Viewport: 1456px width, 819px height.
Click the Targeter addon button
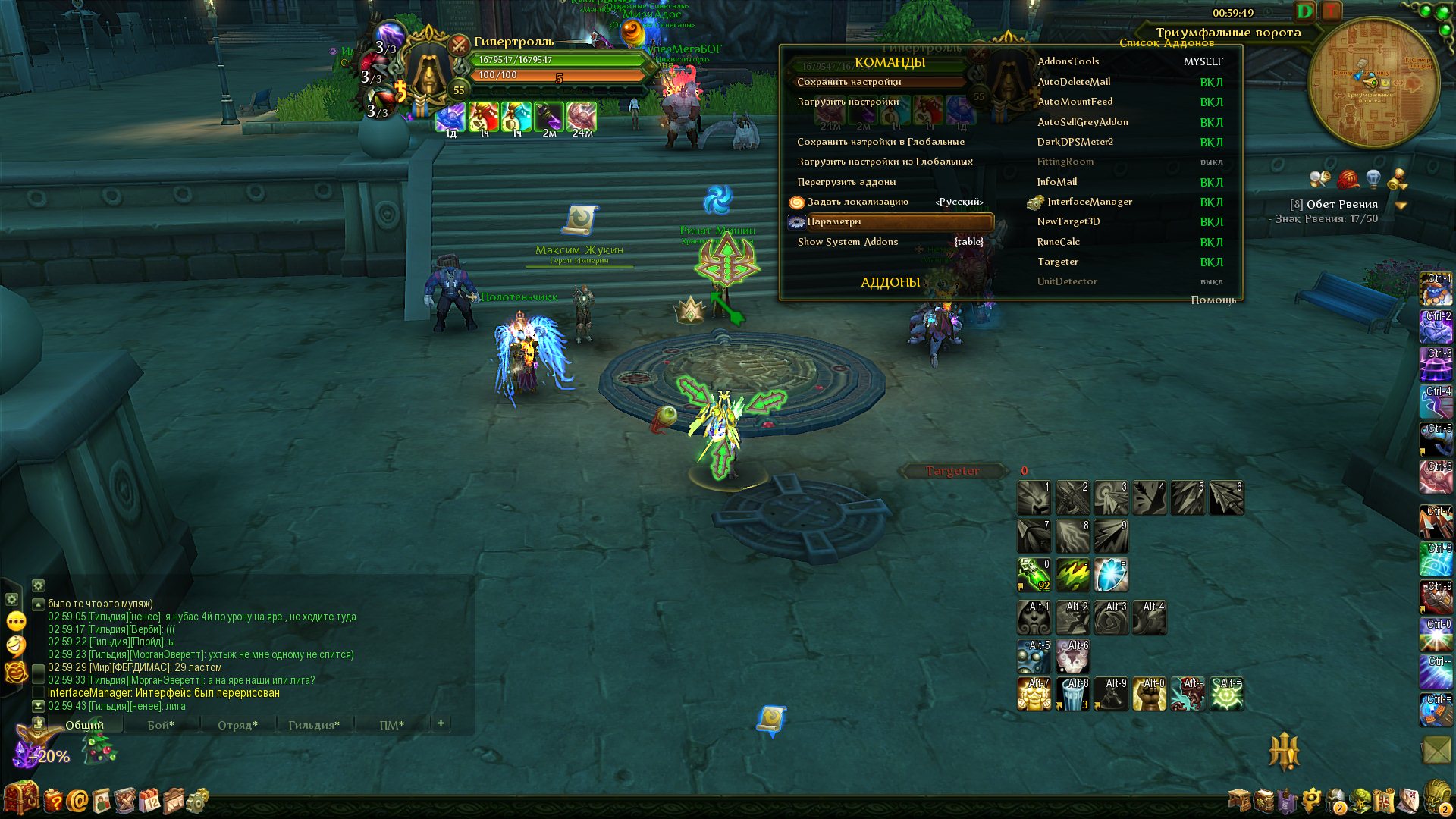click(952, 472)
